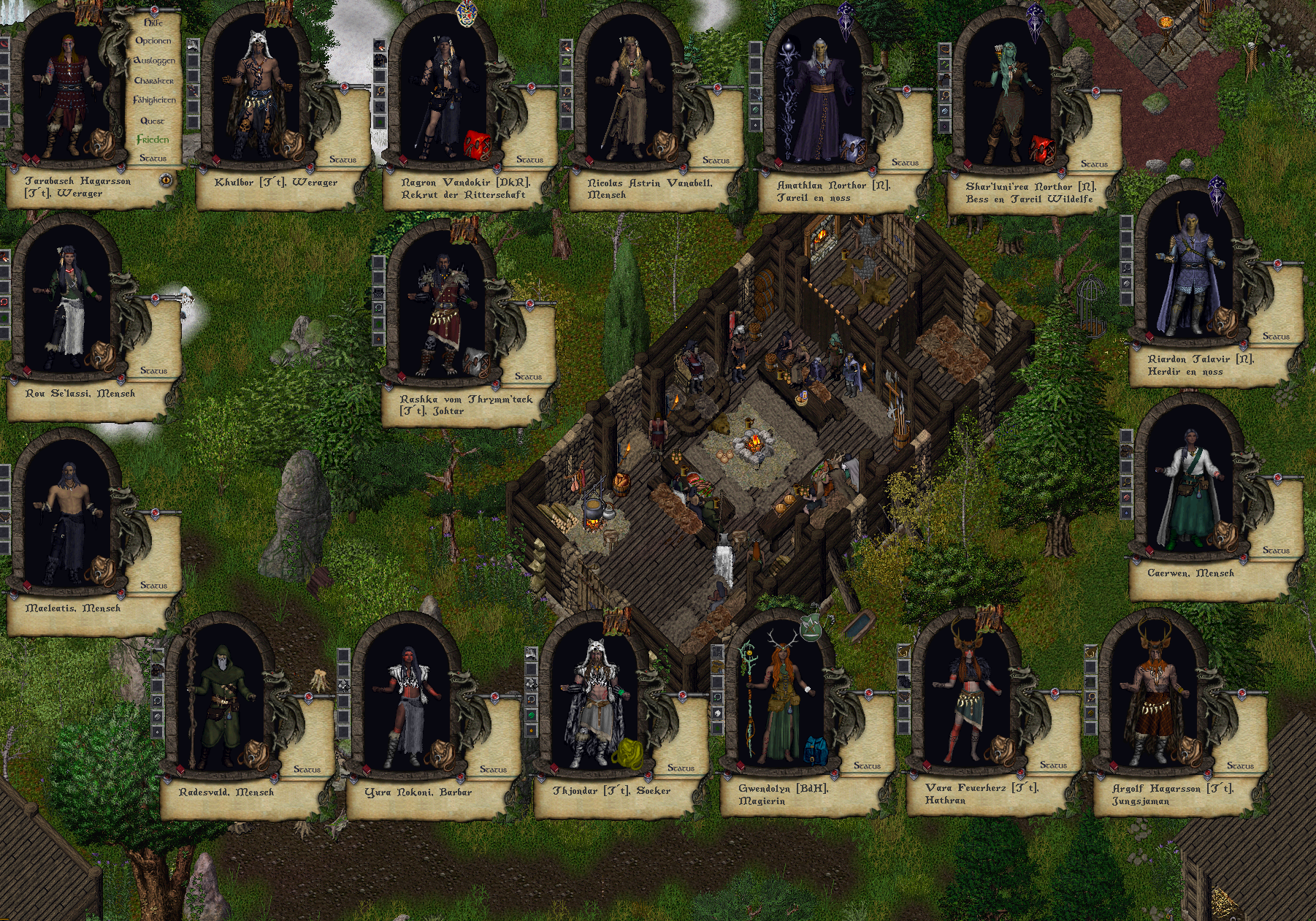Open Gwendolyn's blue backpack

[814, 751]
